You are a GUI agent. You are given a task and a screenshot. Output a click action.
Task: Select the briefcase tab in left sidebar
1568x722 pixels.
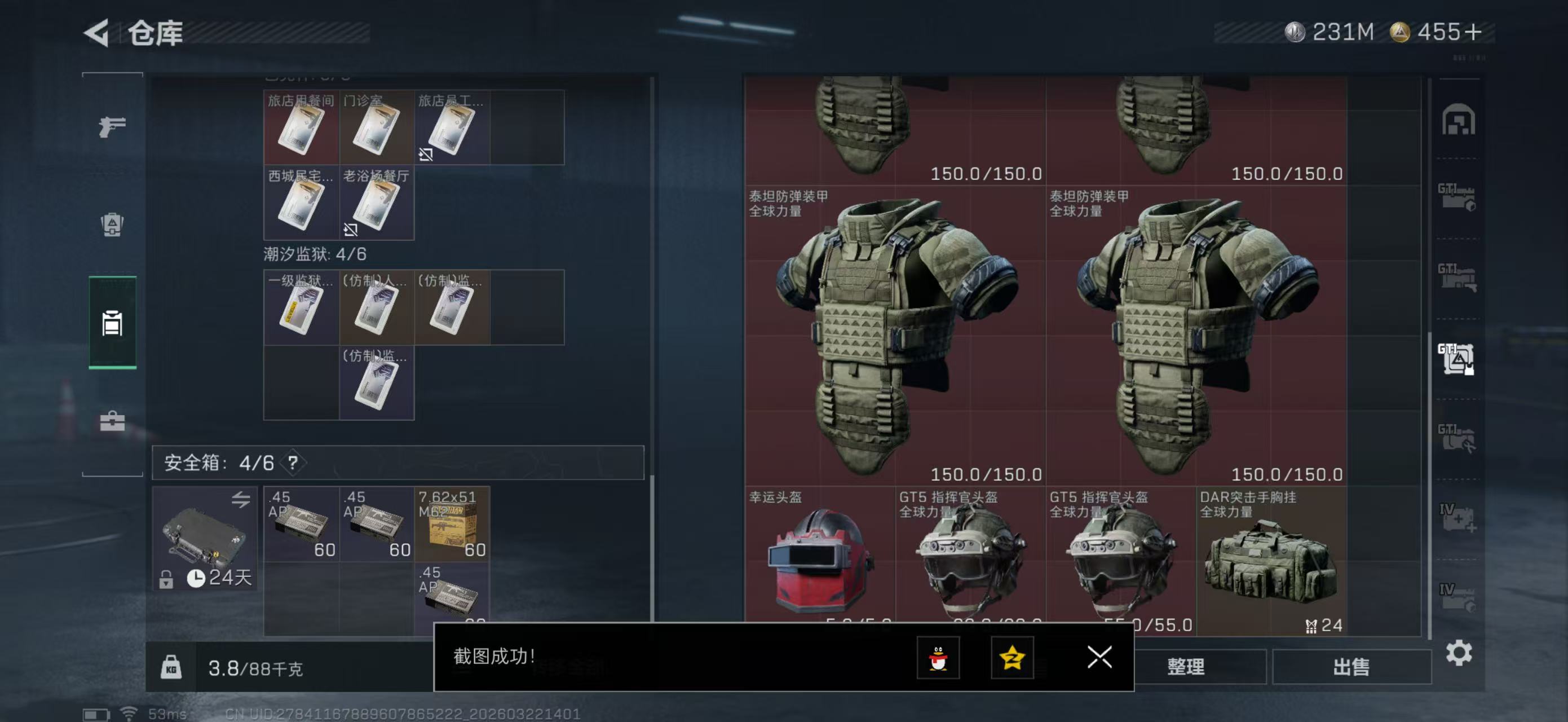(113, 421)
